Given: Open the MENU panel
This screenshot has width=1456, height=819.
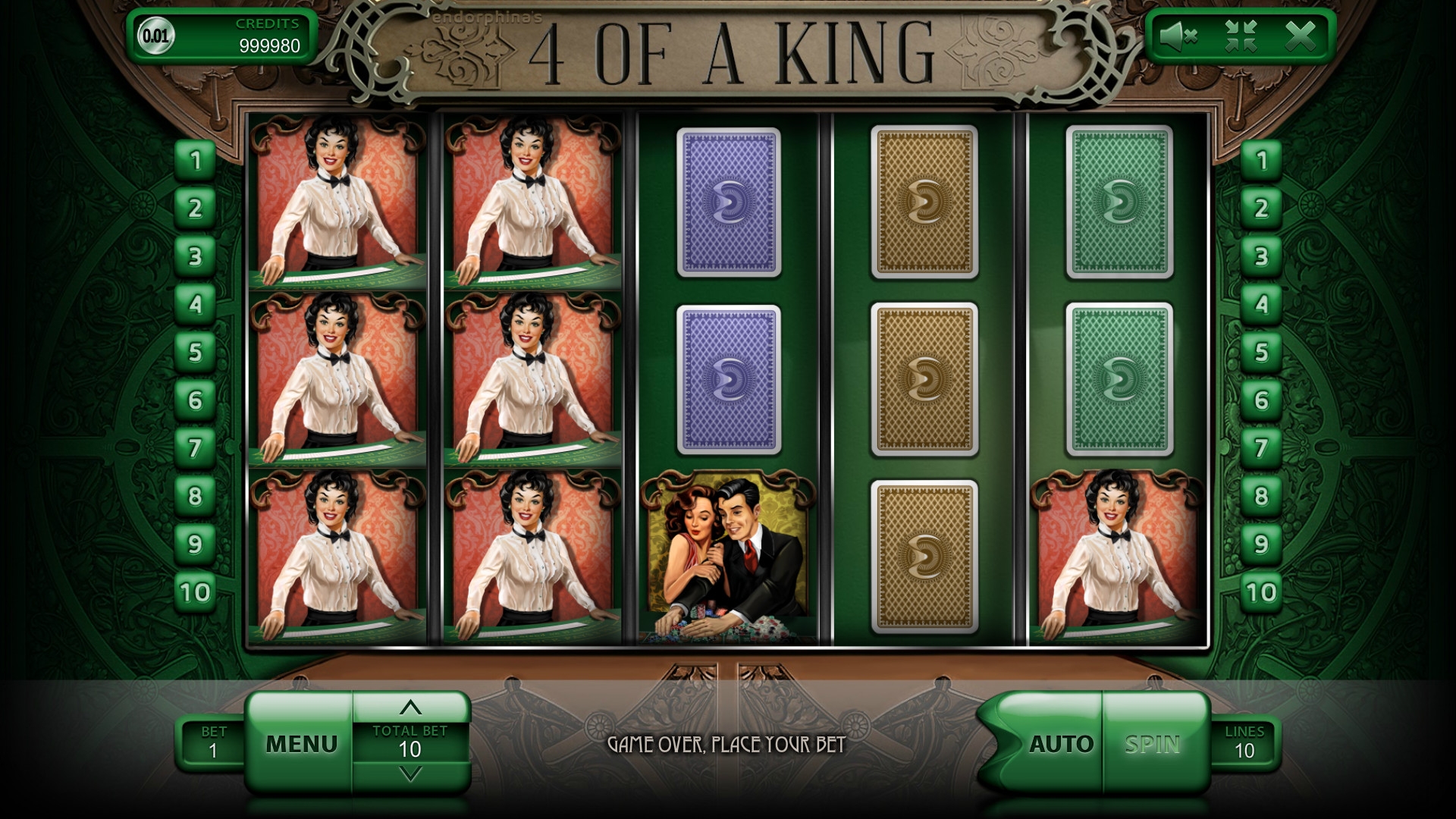Looking at the screenshot, I should click(301, 743).
